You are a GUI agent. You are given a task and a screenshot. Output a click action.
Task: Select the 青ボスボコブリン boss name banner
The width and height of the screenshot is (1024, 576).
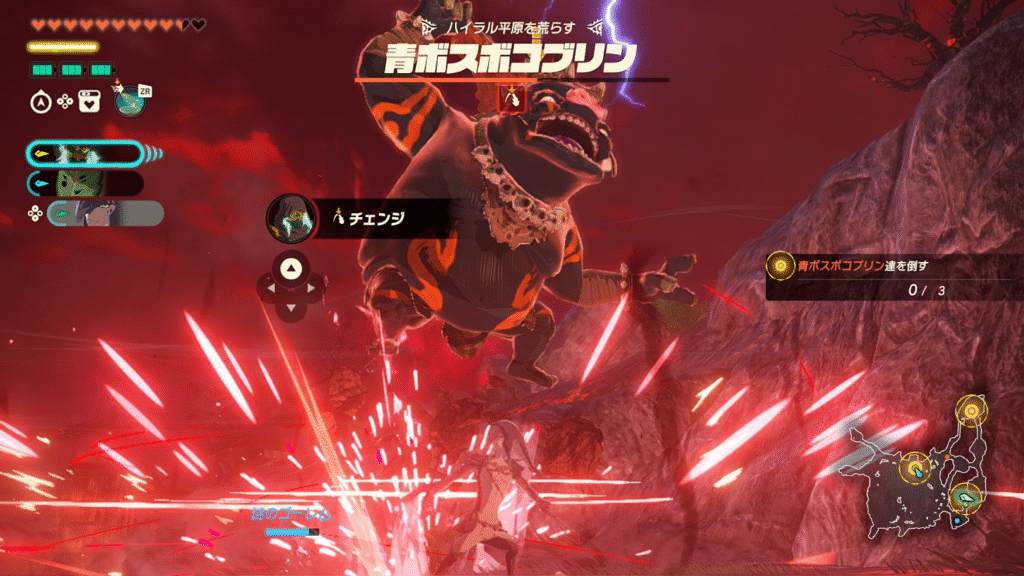(512, 58)
